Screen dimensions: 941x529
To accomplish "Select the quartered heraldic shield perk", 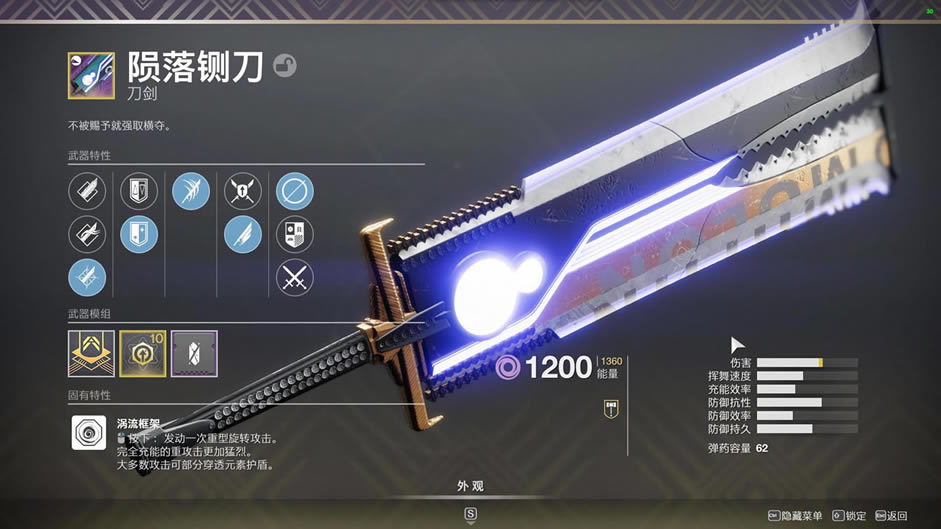I will click(294, 235).
